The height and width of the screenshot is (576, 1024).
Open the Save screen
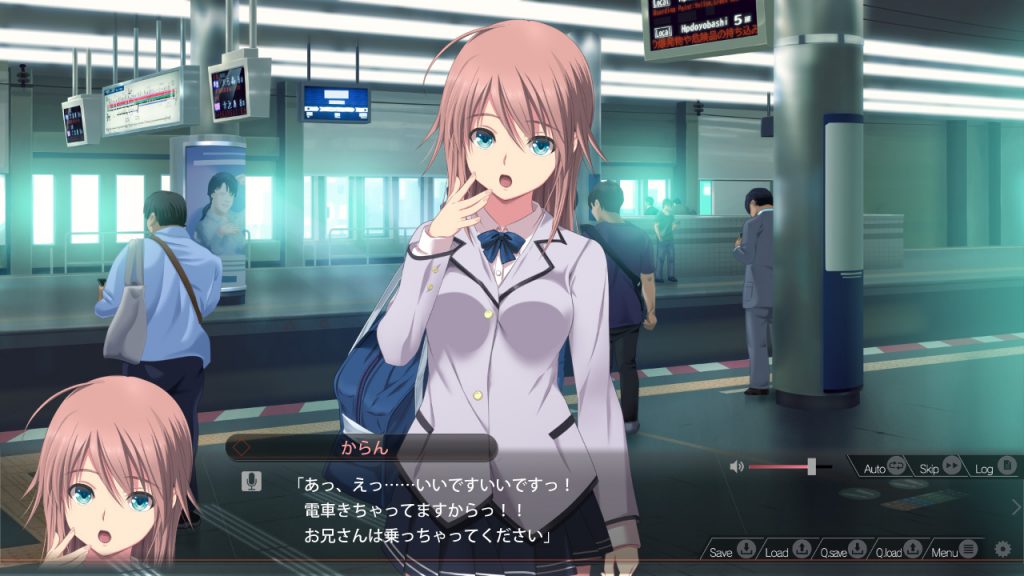pyautogui.click(x=733, y=551)
